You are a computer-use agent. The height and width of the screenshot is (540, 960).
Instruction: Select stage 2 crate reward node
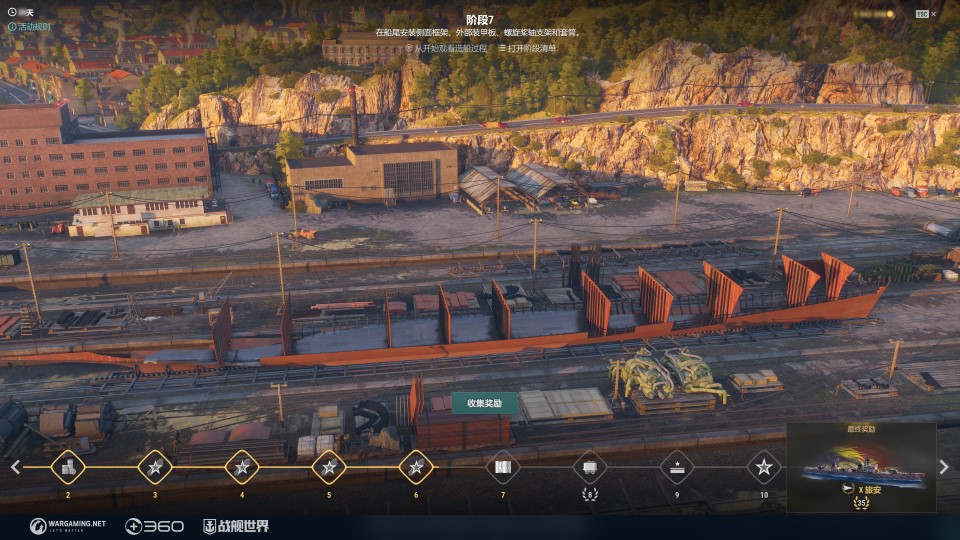[x=68, y=467]
